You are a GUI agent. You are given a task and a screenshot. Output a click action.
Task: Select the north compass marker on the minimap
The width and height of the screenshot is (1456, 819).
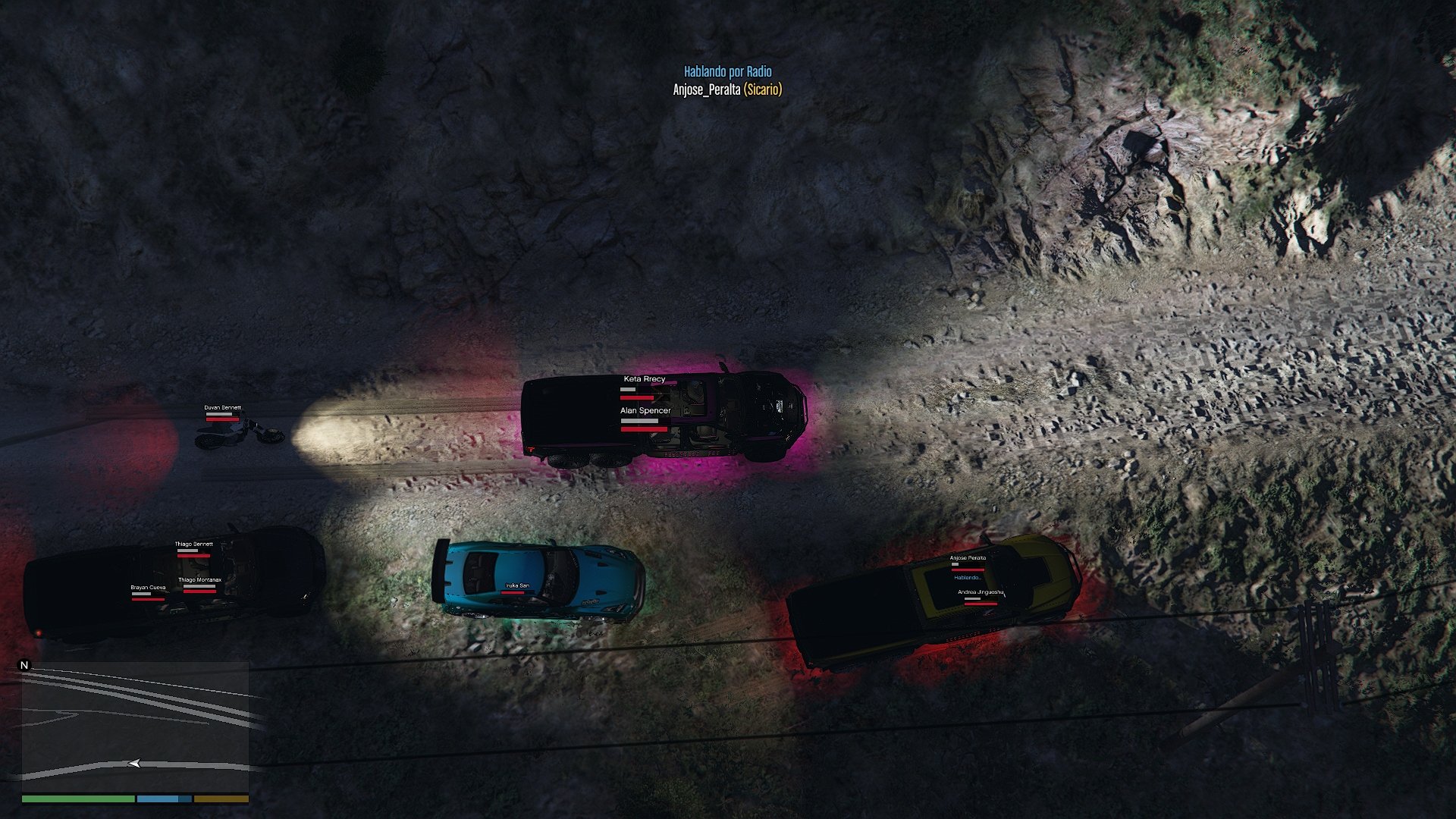point(24,666)
